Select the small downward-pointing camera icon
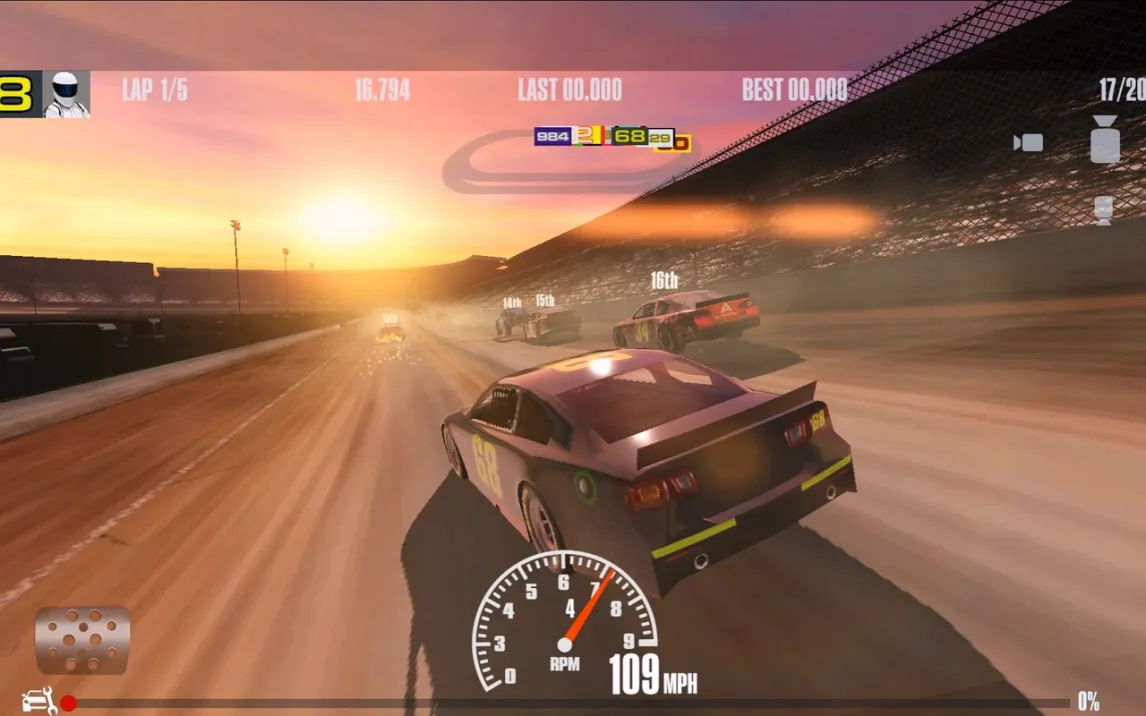The image size is (1146, 716). pos(1104,210)
